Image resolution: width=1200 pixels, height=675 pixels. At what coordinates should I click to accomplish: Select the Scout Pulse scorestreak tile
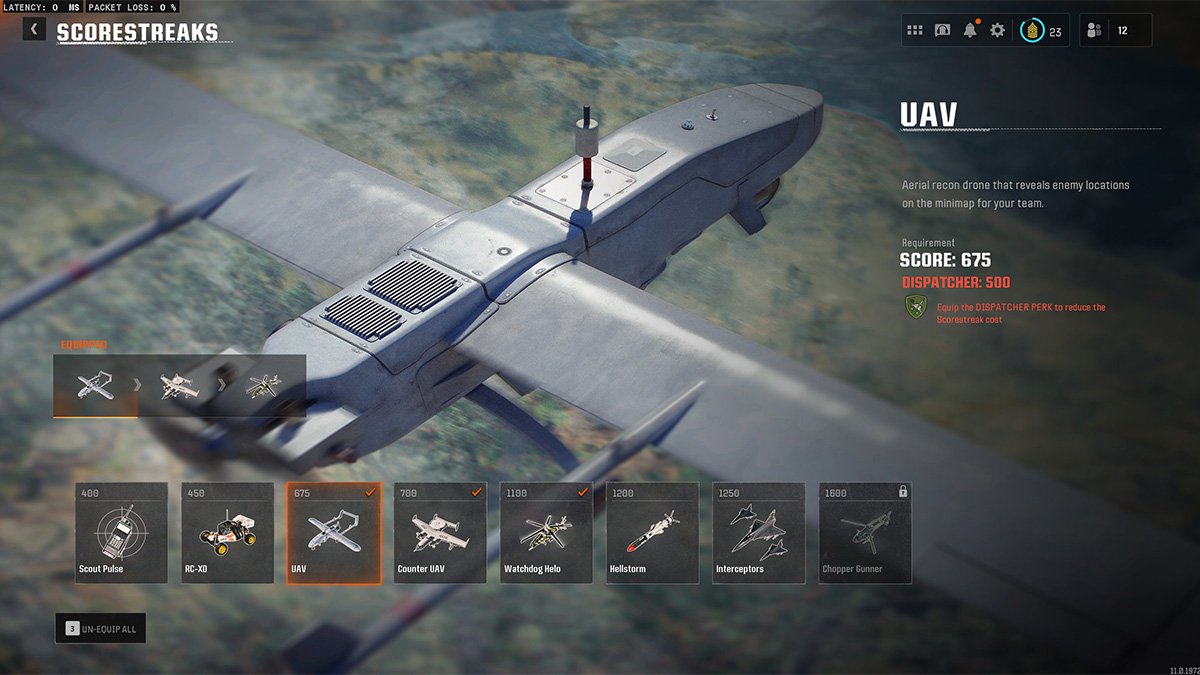coord(121,533)
